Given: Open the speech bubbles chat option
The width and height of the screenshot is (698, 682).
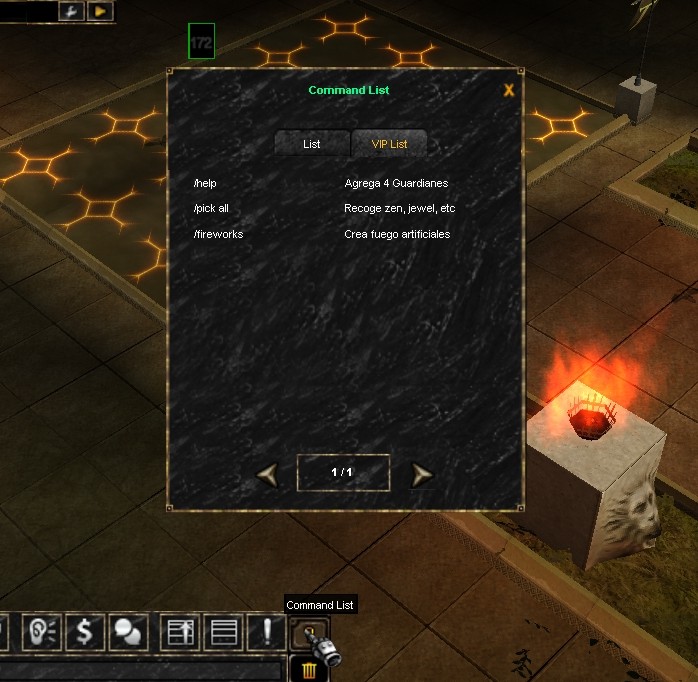Looking at the screenshot, I should coord(127,632).
